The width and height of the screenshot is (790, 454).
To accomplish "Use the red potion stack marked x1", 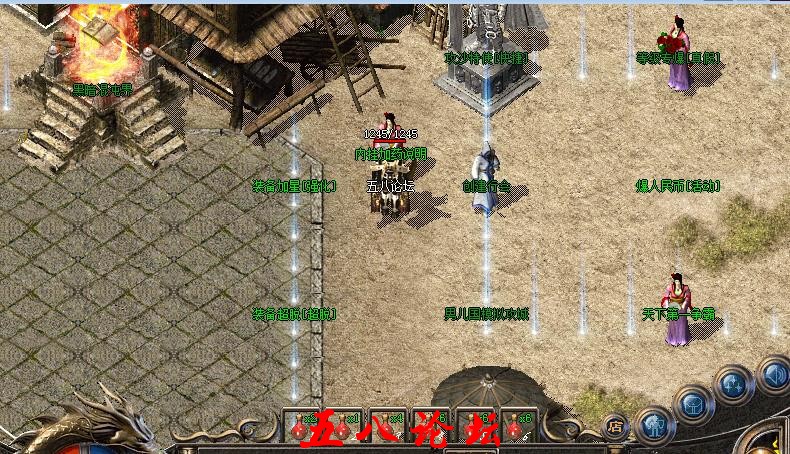I will pyautogui.click(x=341, y=426).
